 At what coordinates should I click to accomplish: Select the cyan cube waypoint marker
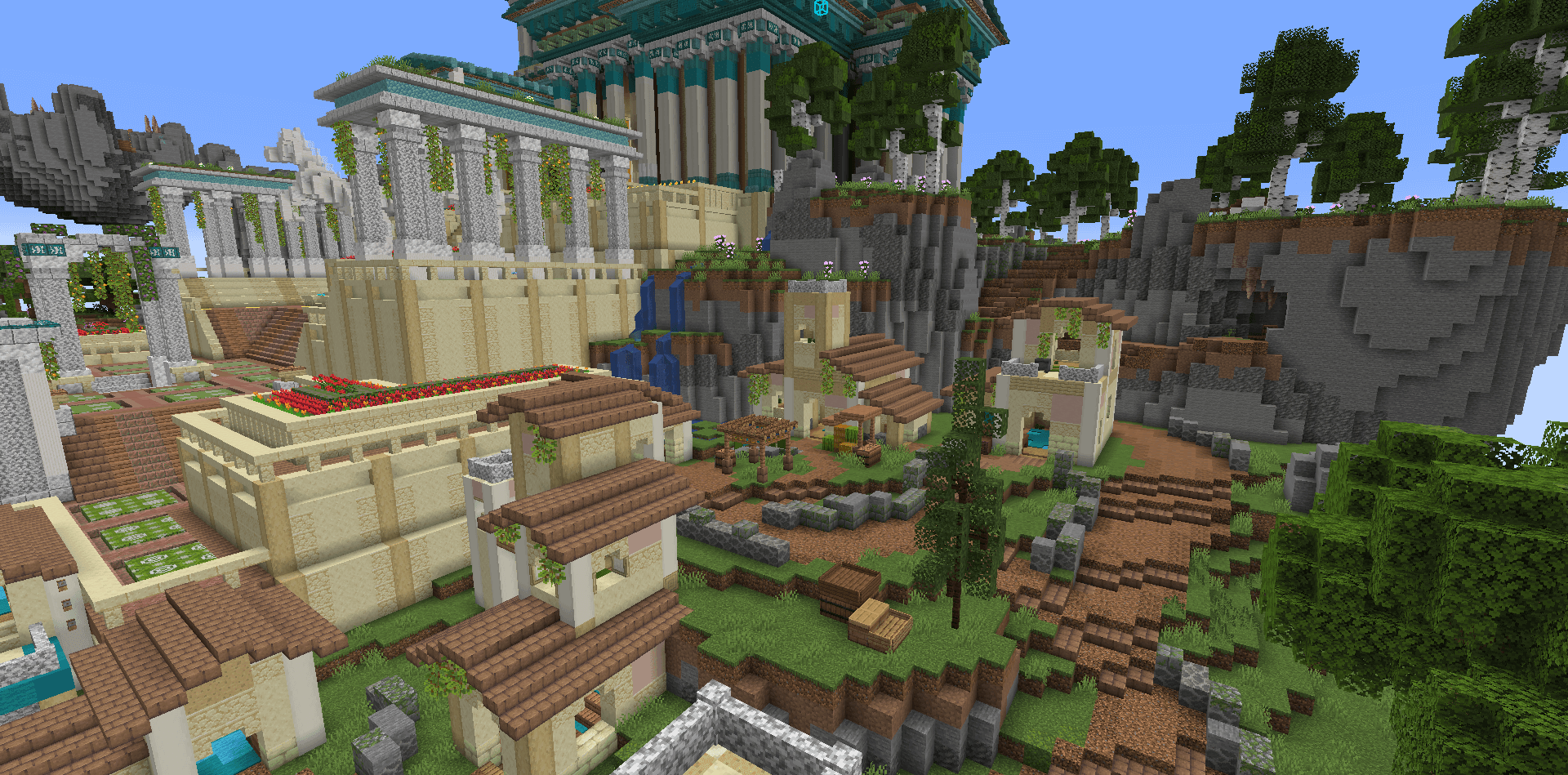[x=821, y=8]
